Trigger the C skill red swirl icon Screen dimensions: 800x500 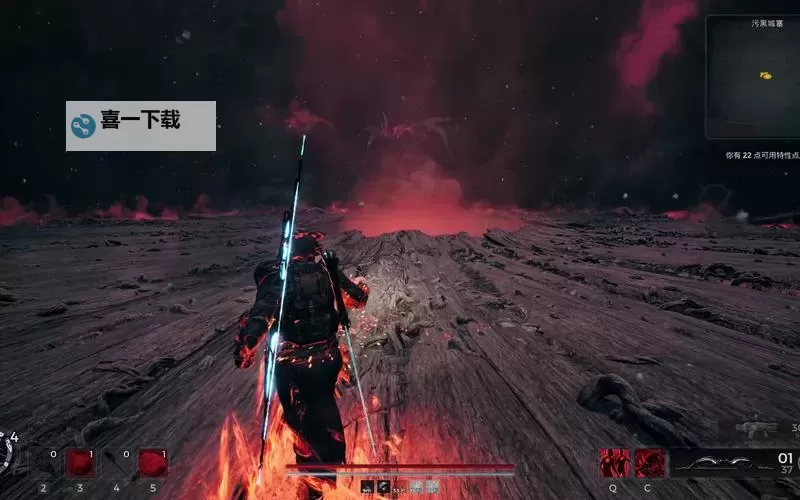click(x=650, y=463)
